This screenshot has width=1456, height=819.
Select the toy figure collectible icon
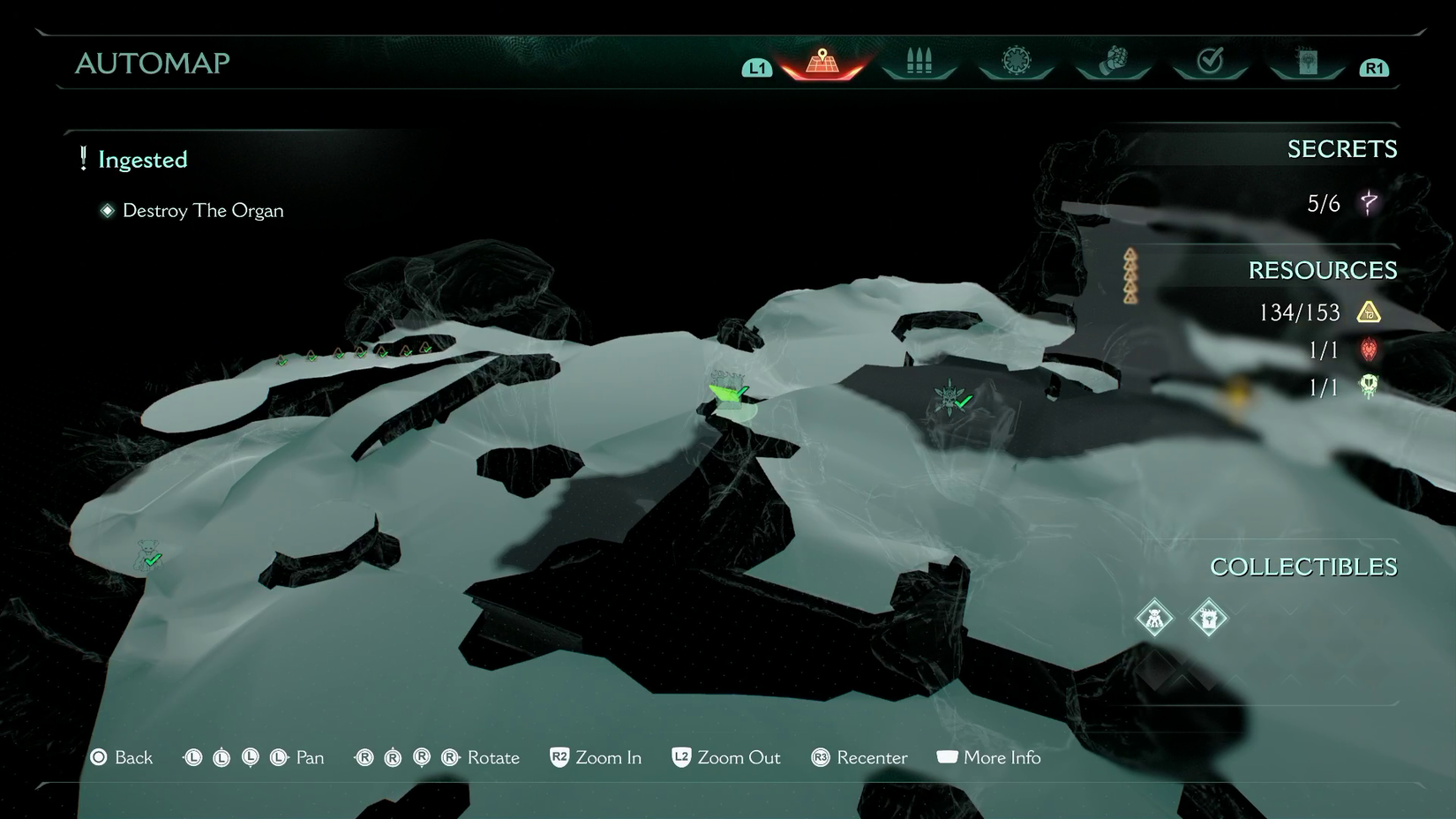[1154, 618]
